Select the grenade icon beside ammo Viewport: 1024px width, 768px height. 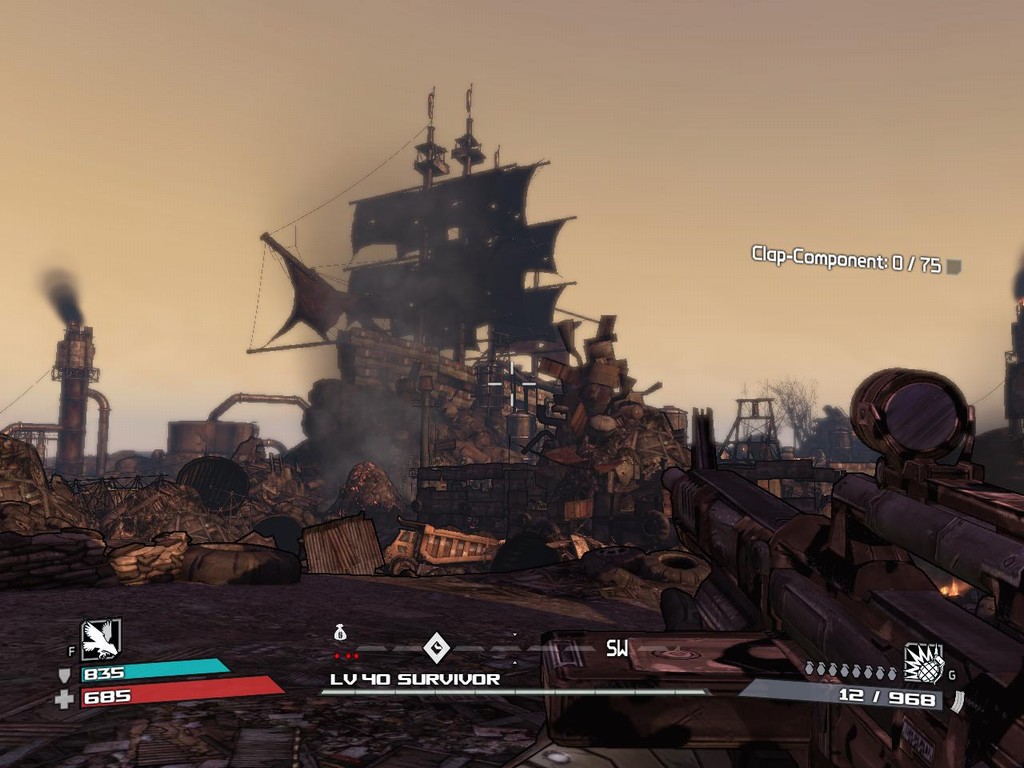923,663
